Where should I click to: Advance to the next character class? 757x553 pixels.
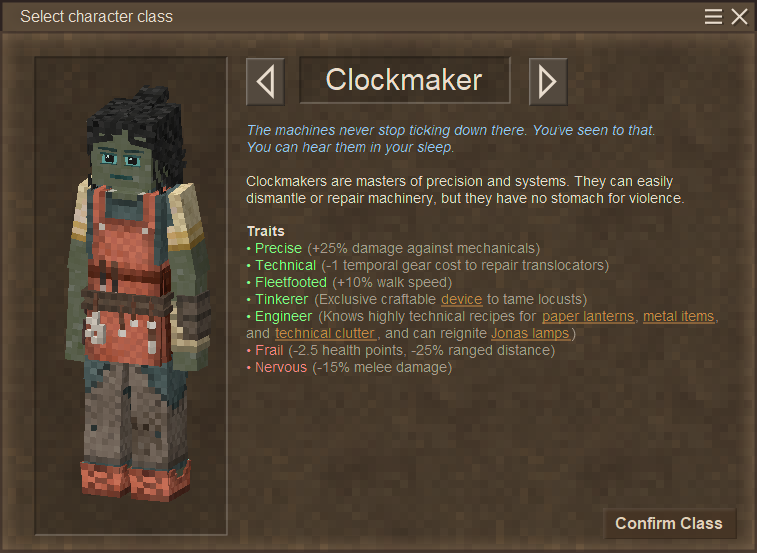pos(547,81)
